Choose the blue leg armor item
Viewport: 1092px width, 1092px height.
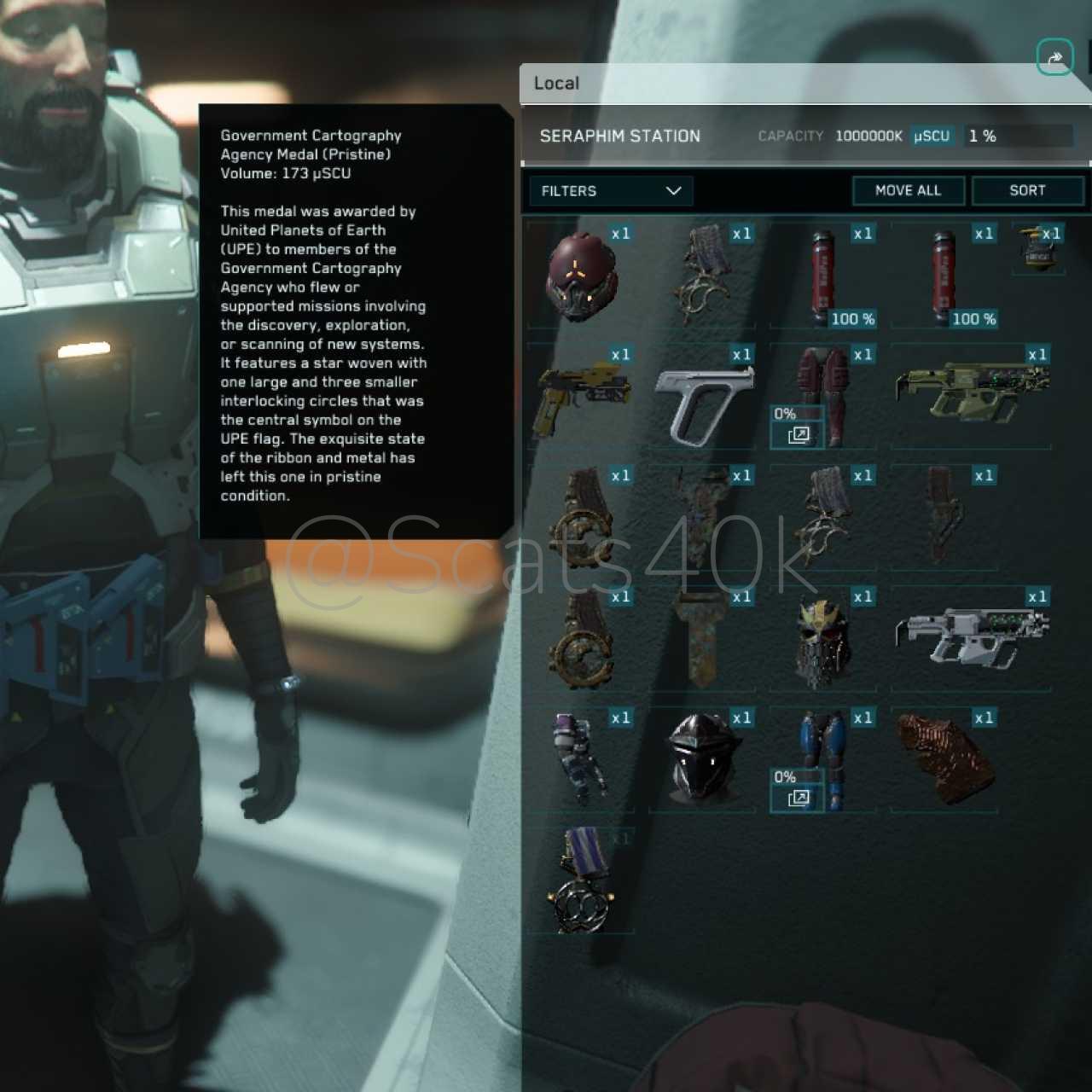pos(824,759)
